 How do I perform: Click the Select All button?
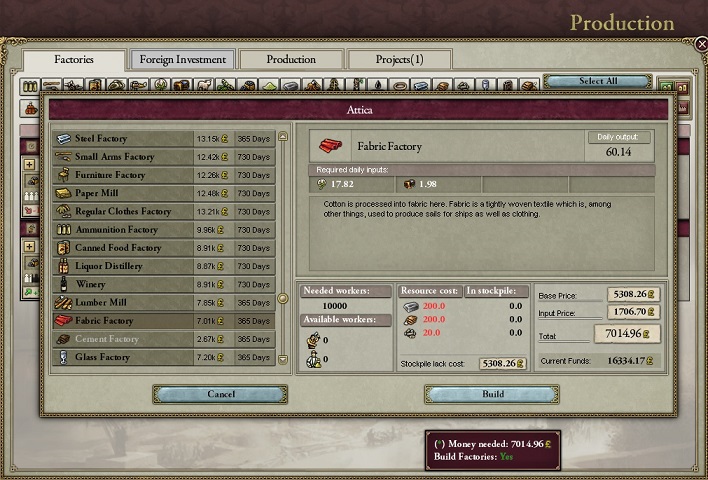click(598, 81)
